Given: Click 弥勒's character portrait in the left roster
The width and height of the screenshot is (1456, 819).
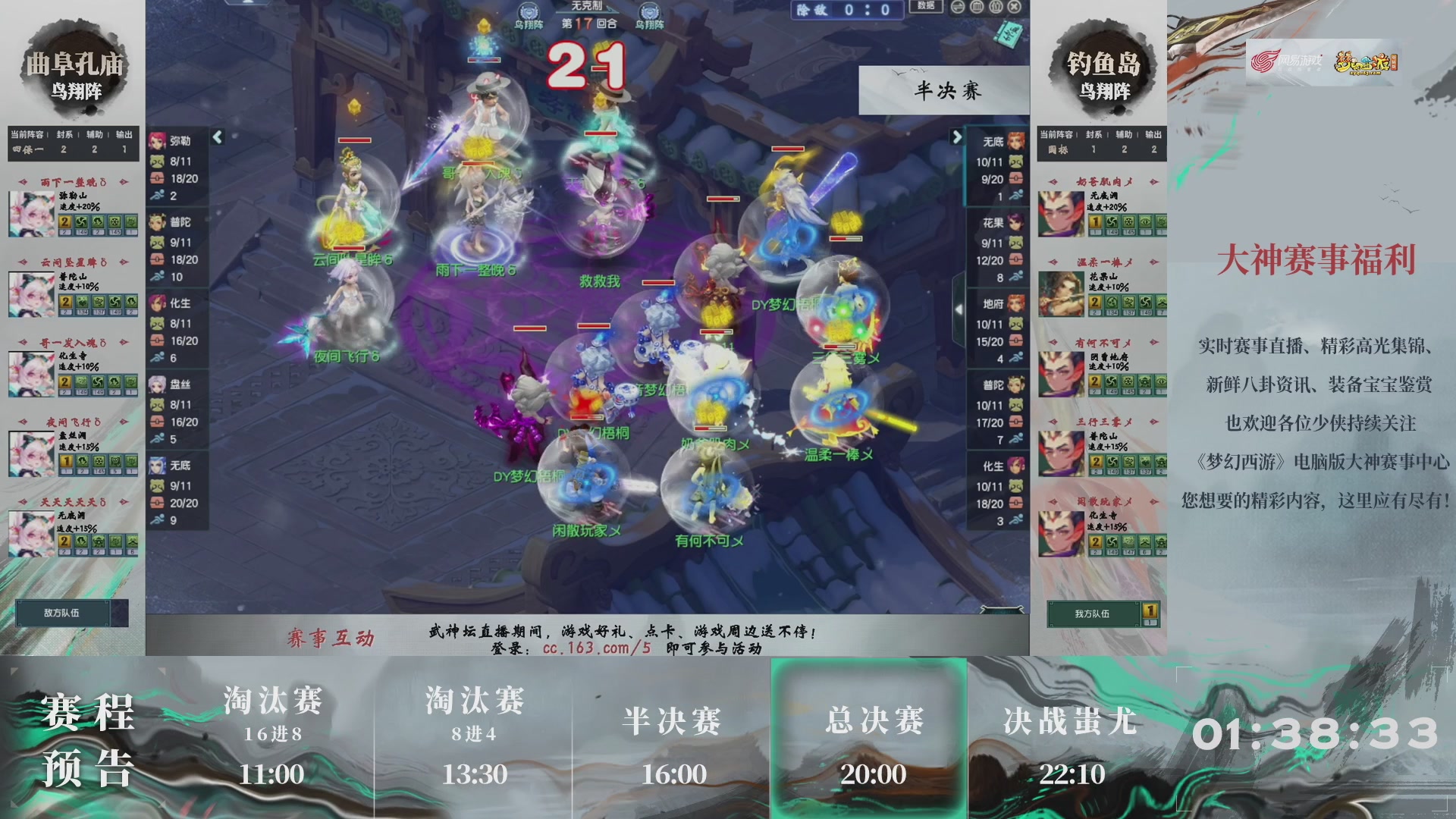Looking at the screenshot, I should pos(155,142).
